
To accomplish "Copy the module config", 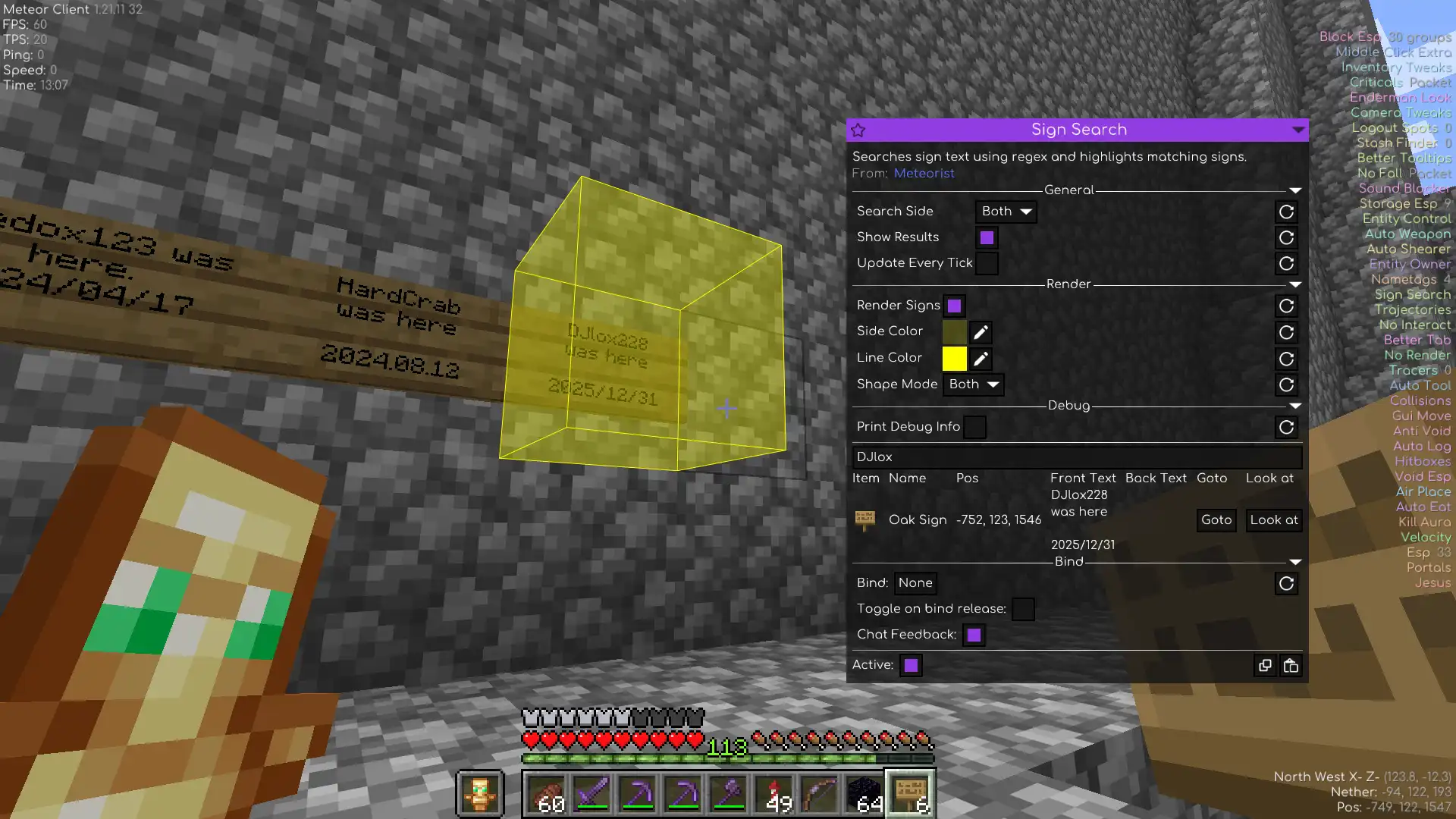I will [1265, 666].
